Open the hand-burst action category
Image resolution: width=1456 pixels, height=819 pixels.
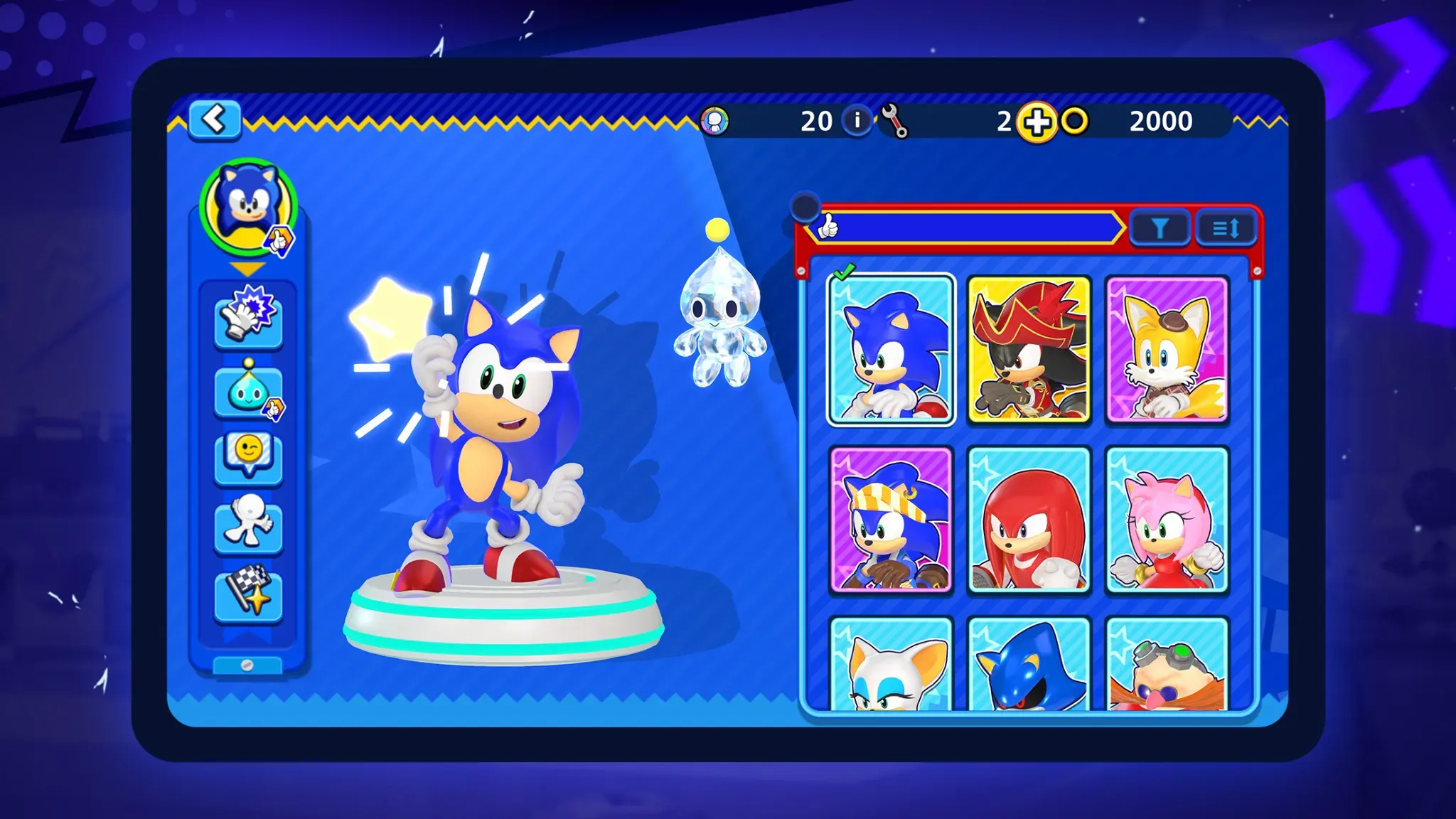click(x=248, y=317)
